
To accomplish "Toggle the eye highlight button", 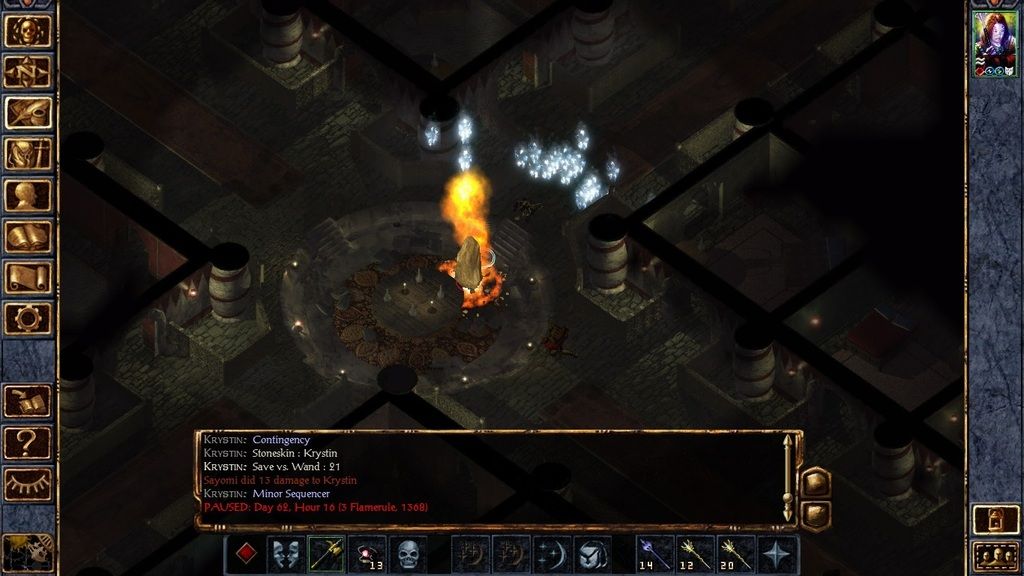I will coord(28,483).
